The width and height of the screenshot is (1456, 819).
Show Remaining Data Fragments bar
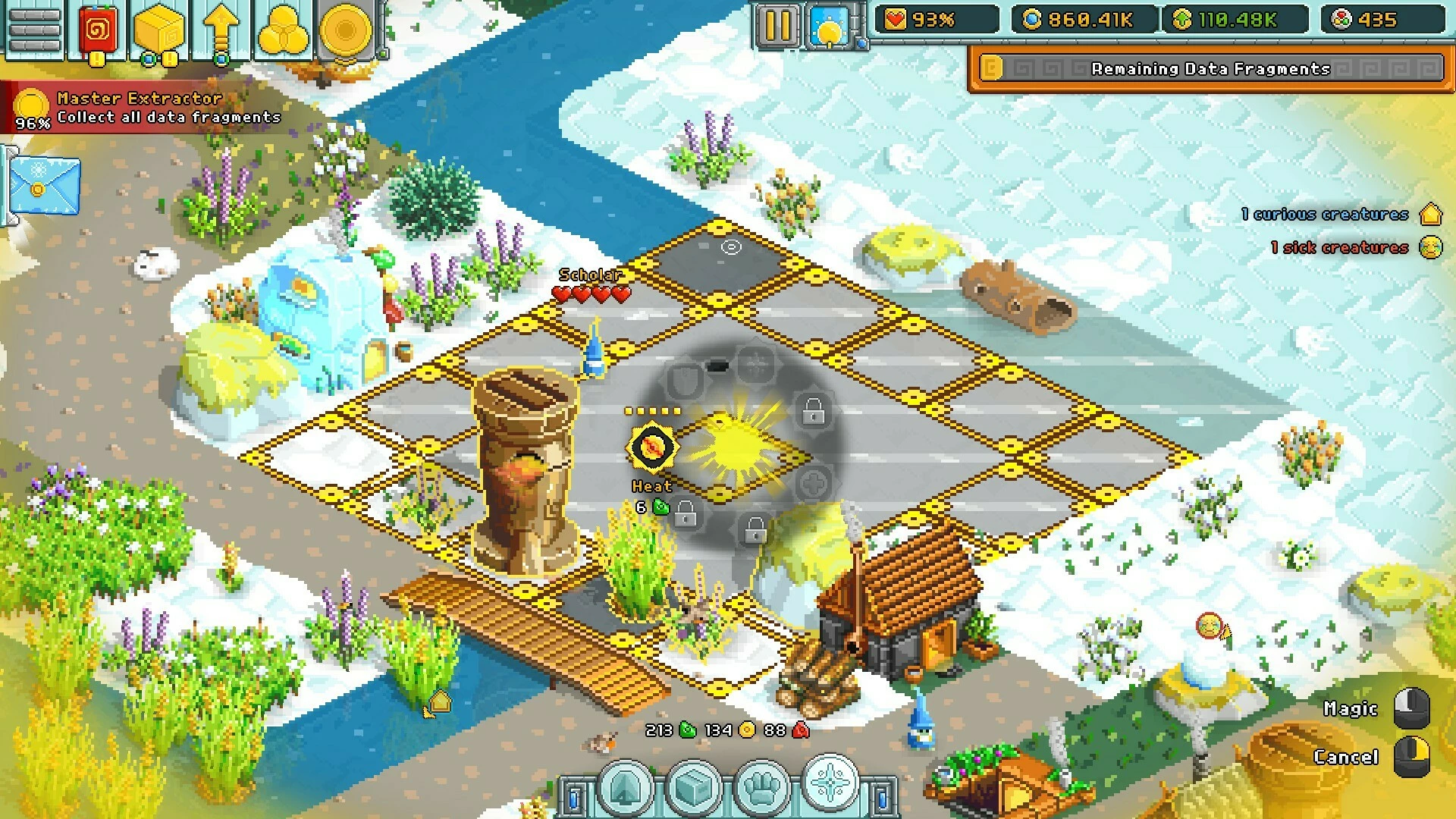[1210, 69]
